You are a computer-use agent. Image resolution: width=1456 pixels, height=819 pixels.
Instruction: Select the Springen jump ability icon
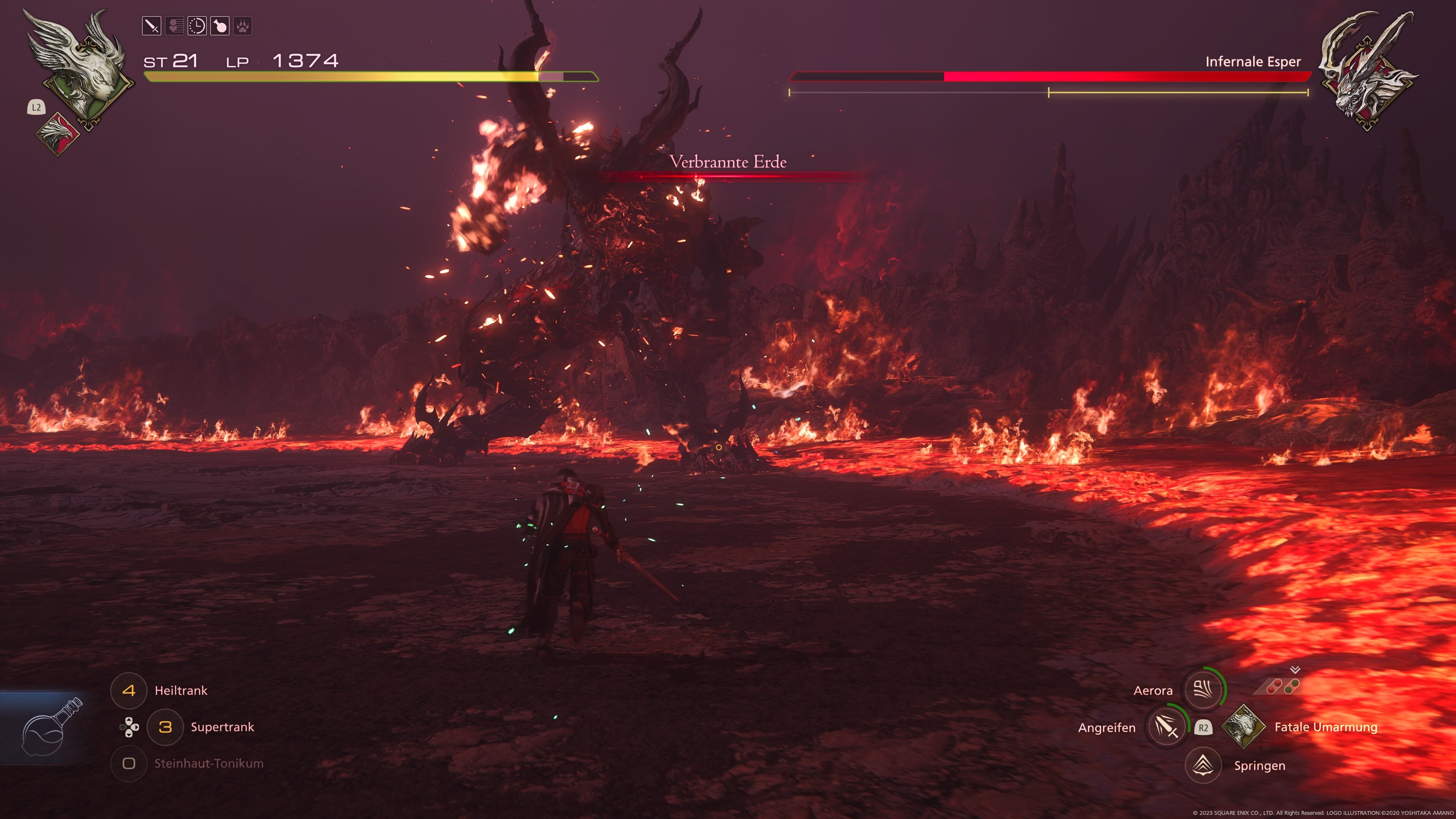1204,765
